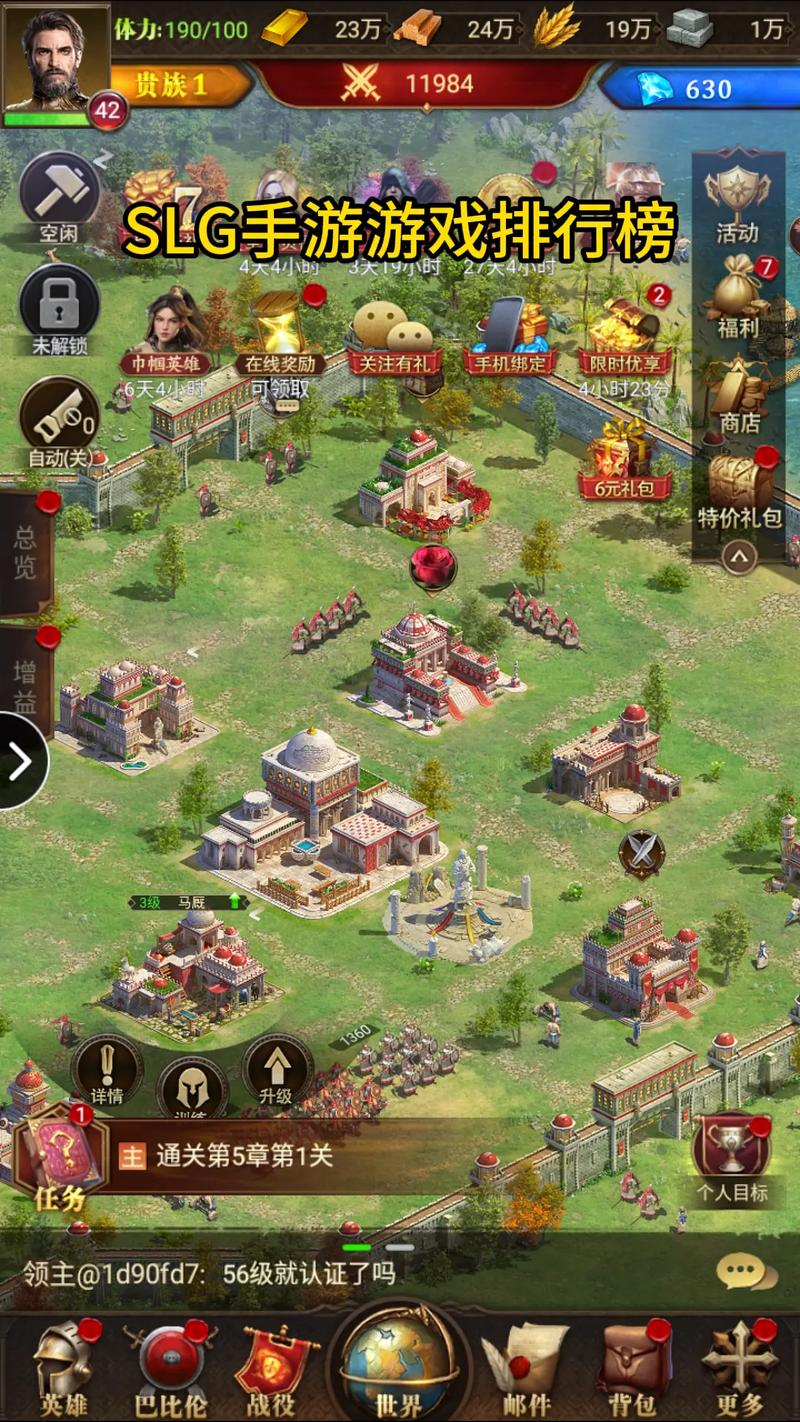Open the 商店 shop
Image resolution: width=800 pixels, height=1422 pixels.
(x=738, y=393)
